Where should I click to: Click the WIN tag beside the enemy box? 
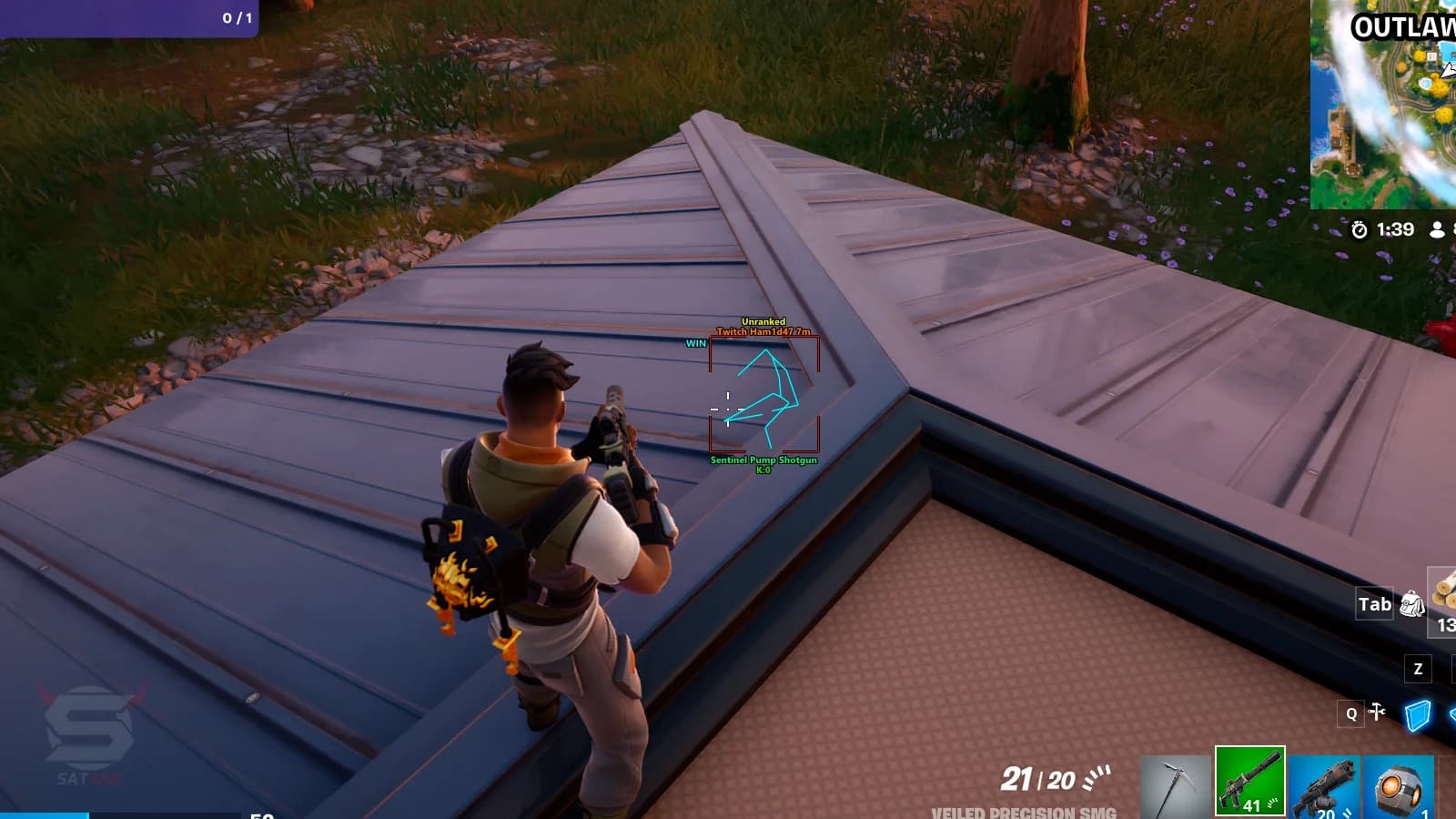(695, 343)
